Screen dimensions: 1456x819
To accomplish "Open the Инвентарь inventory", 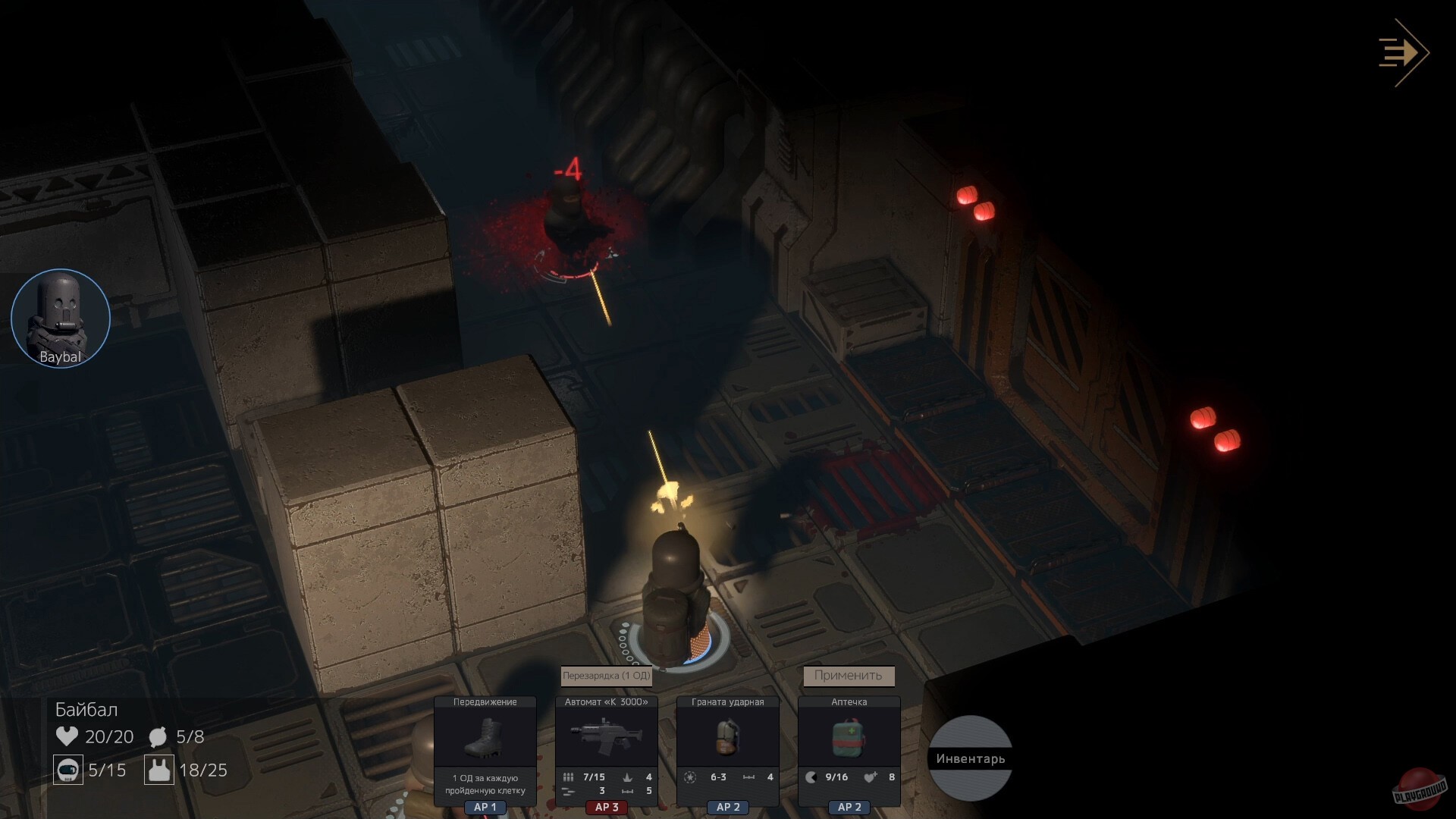I will (x=971, y=758).
